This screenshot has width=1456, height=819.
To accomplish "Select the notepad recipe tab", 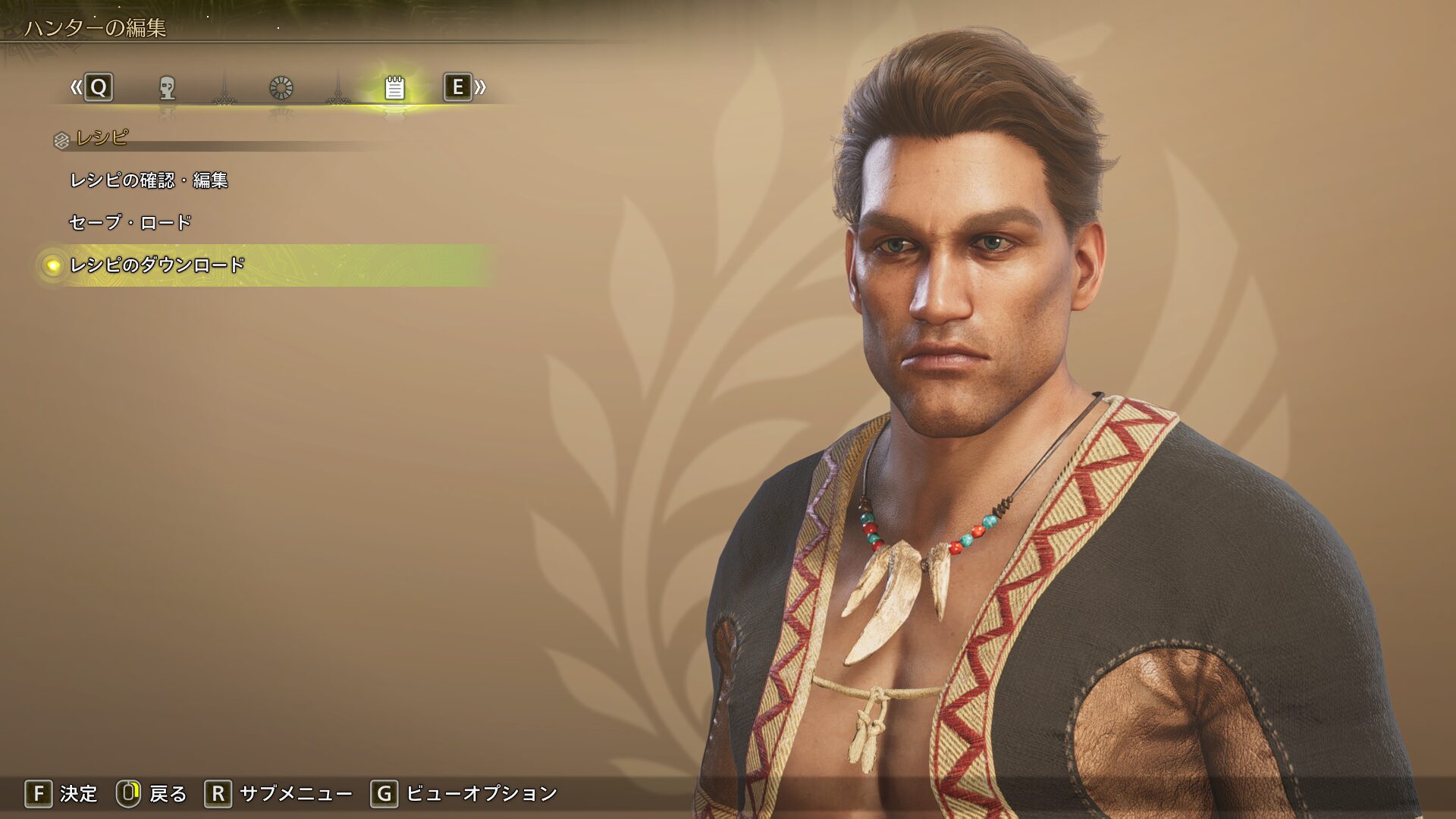I will 394,88.
